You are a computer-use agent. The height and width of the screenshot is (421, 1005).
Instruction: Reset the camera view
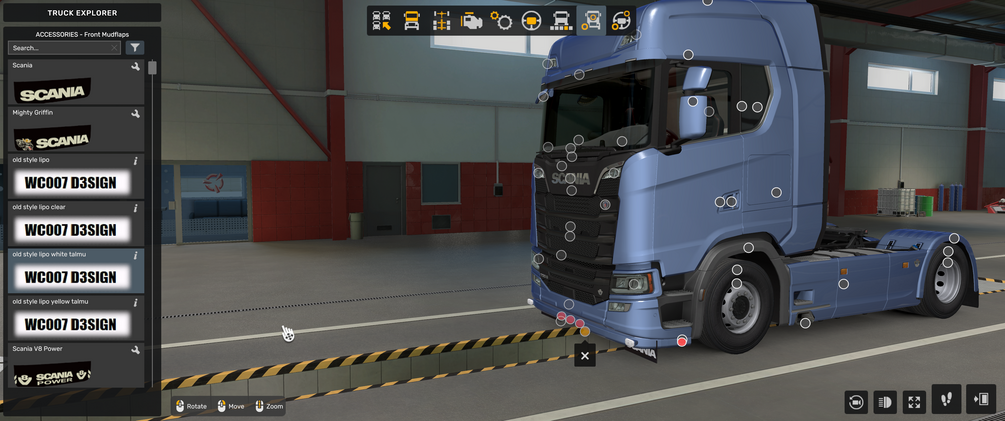856,402
